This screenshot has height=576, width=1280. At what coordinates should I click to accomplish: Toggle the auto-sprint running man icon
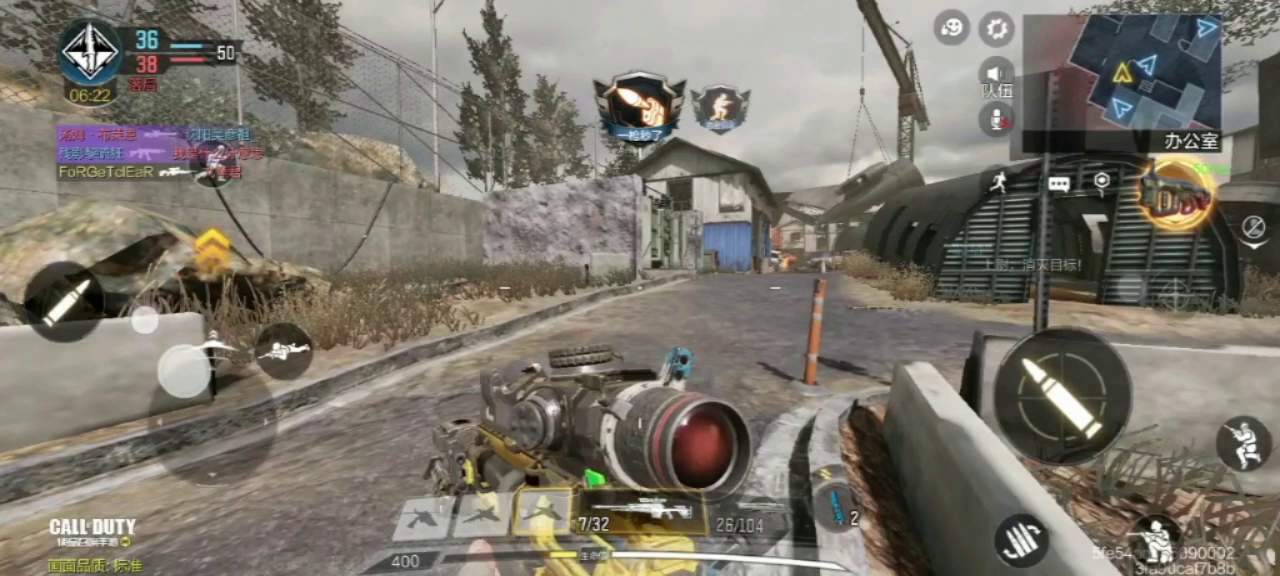coord(997,182)
